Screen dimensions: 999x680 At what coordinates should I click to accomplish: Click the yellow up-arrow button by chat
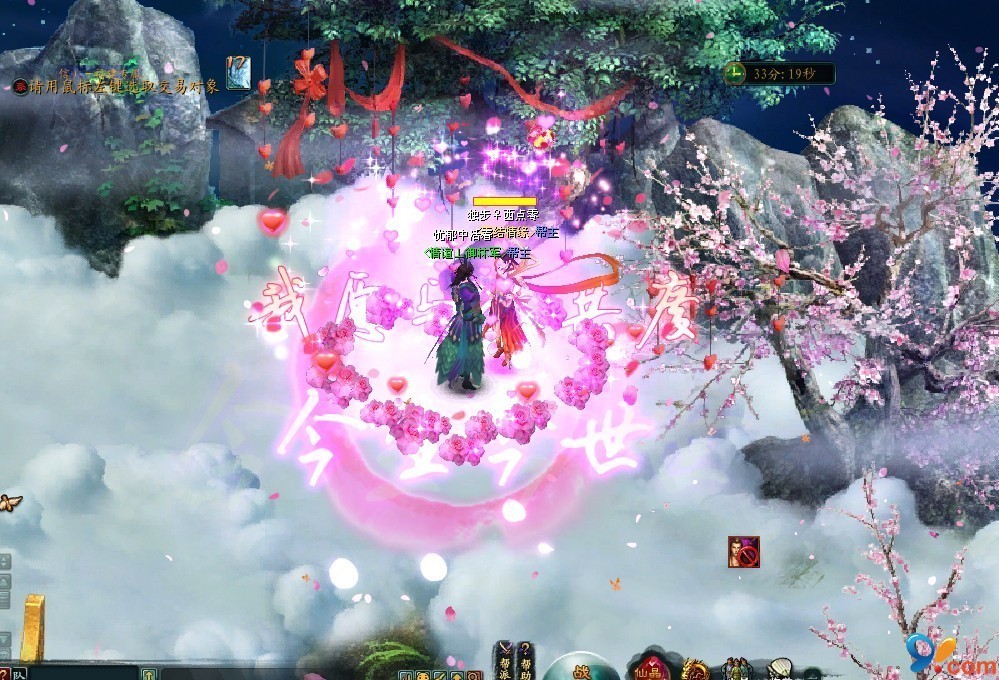click(148, 674)
